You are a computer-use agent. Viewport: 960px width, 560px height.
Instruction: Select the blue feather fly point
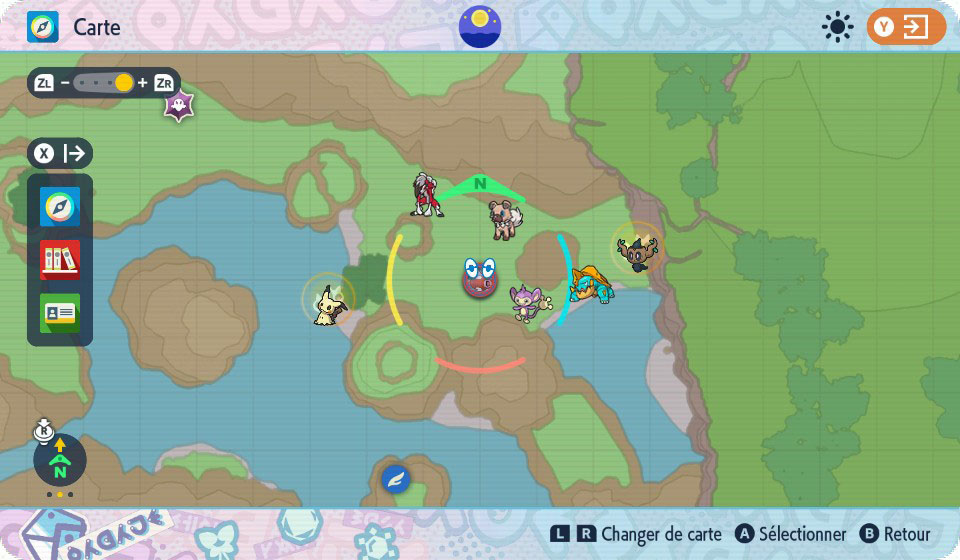(x=396, y=479)
